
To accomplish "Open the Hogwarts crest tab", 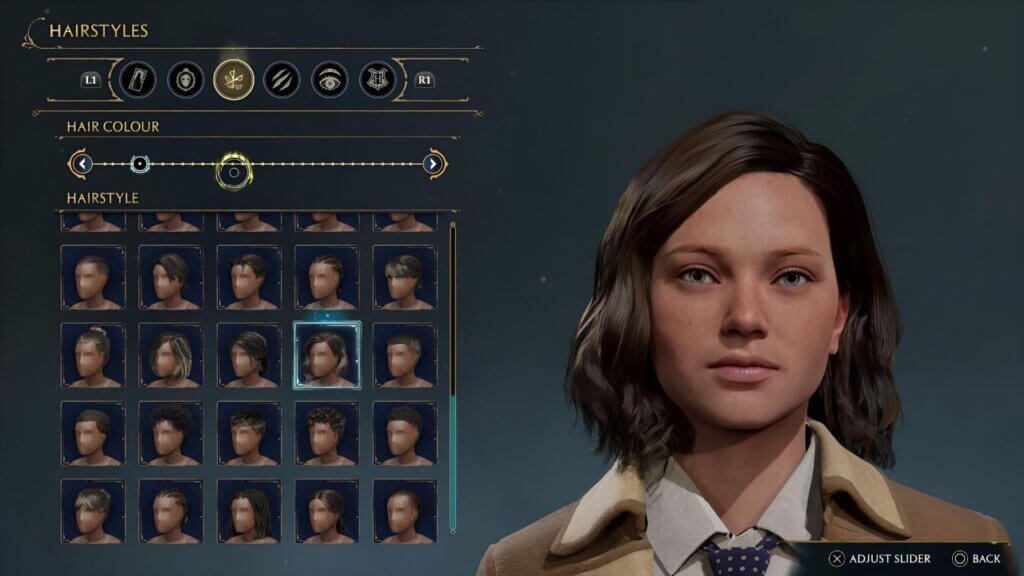I will pos(379,79).
